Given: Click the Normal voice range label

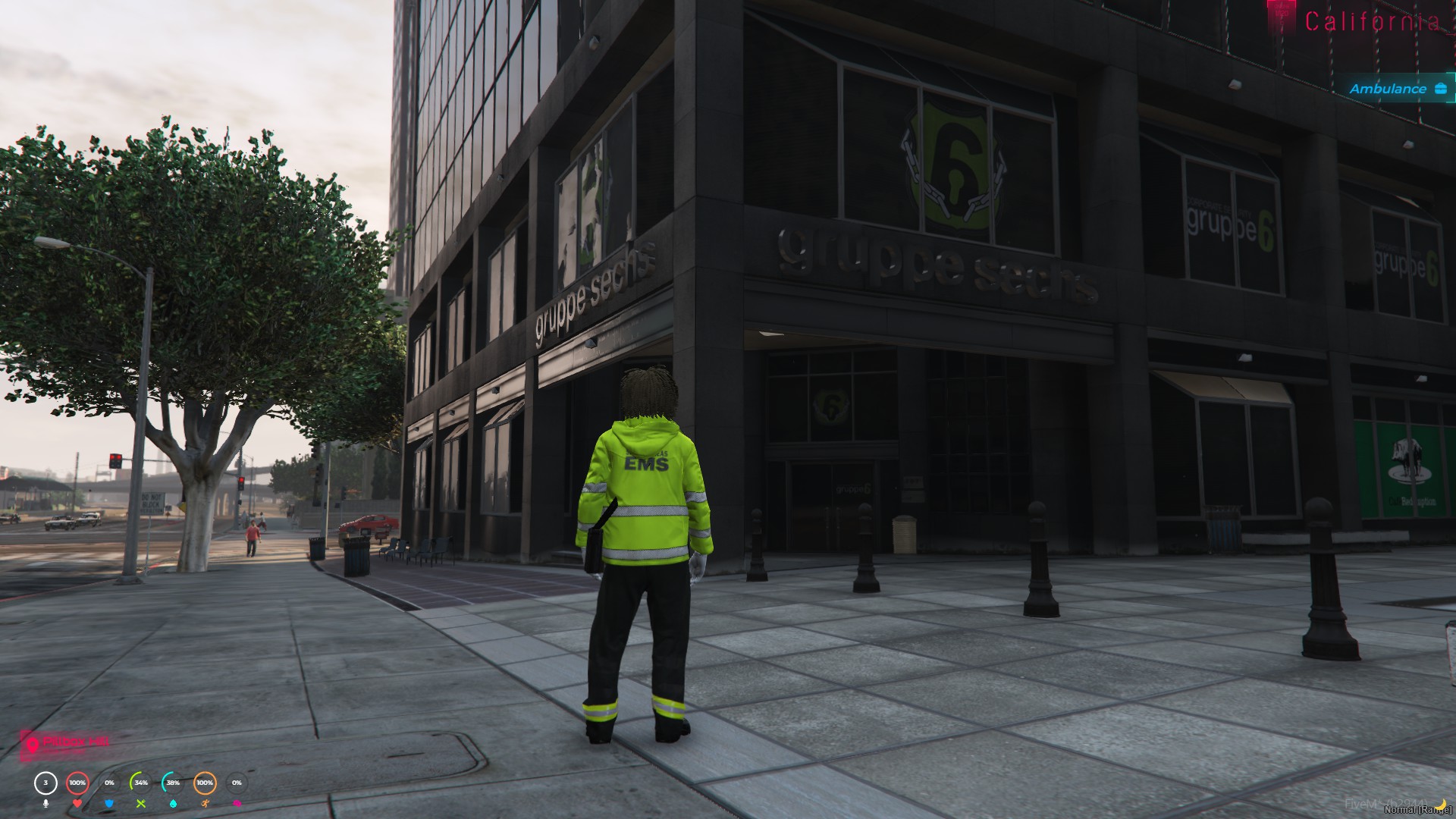Looking at the screenshot, I should (x=1417, y=810).
